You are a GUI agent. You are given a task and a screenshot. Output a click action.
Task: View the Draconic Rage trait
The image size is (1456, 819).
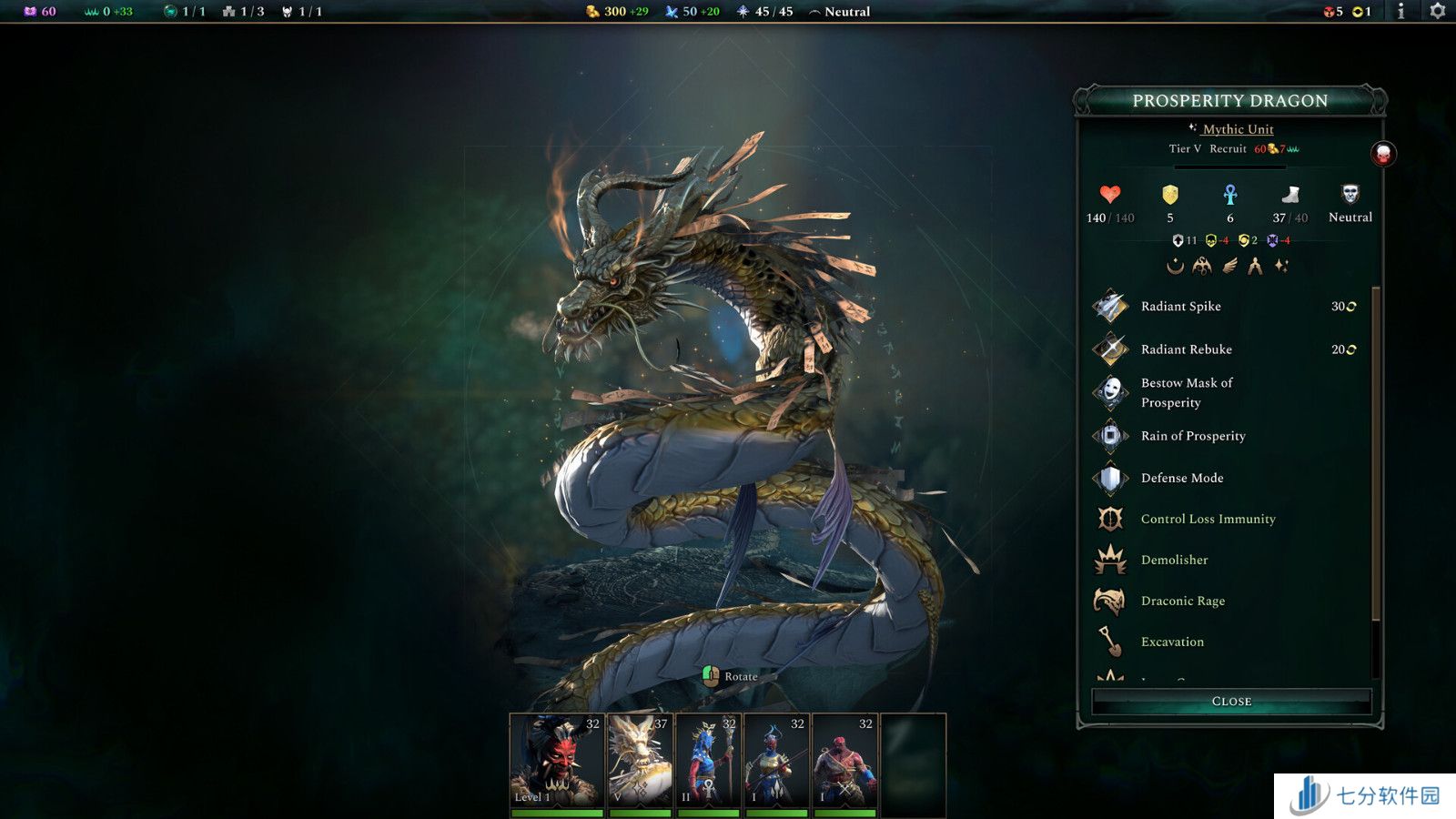[1182, 601]
